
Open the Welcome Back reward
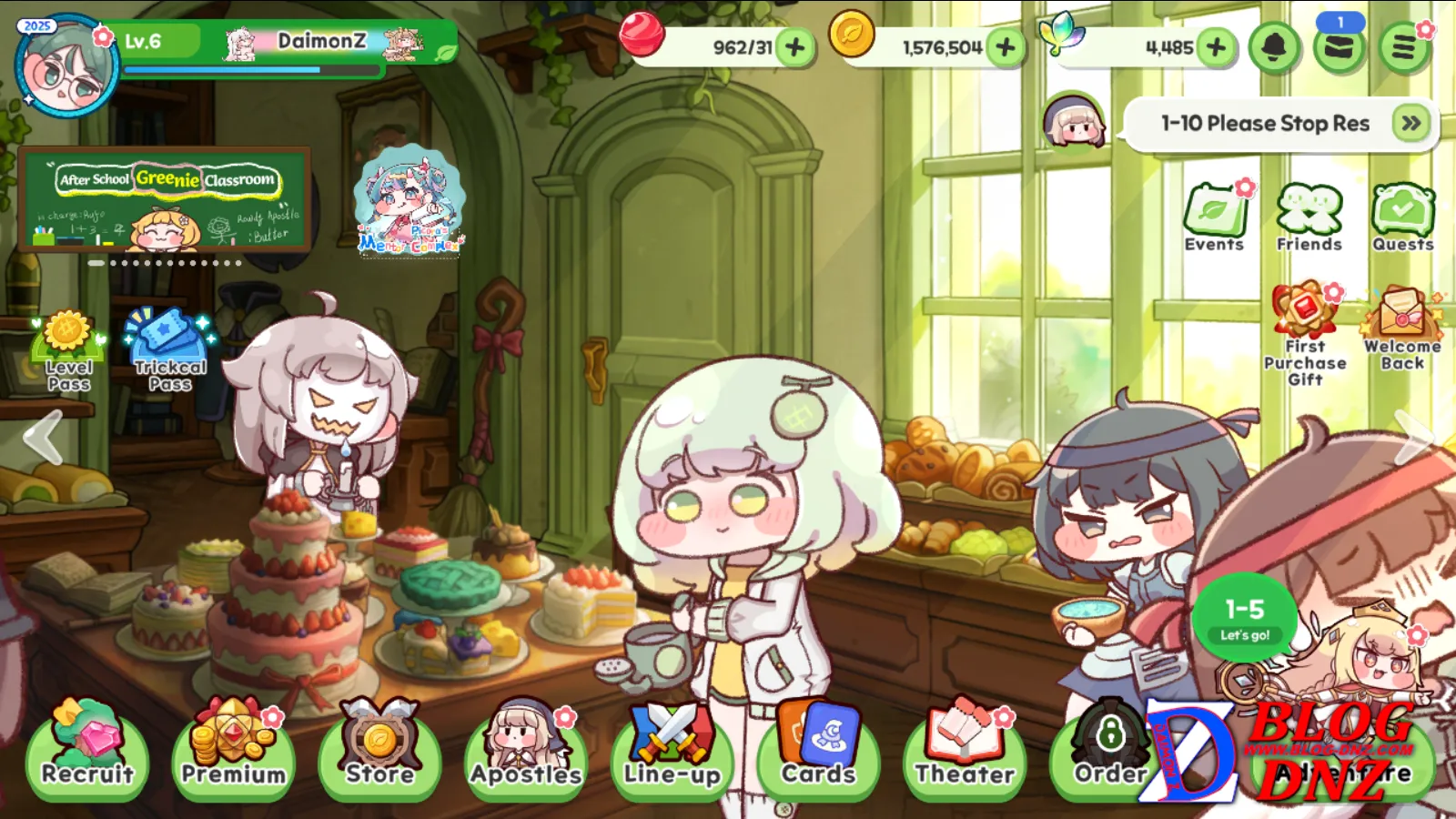click(x=1402, y=328)
